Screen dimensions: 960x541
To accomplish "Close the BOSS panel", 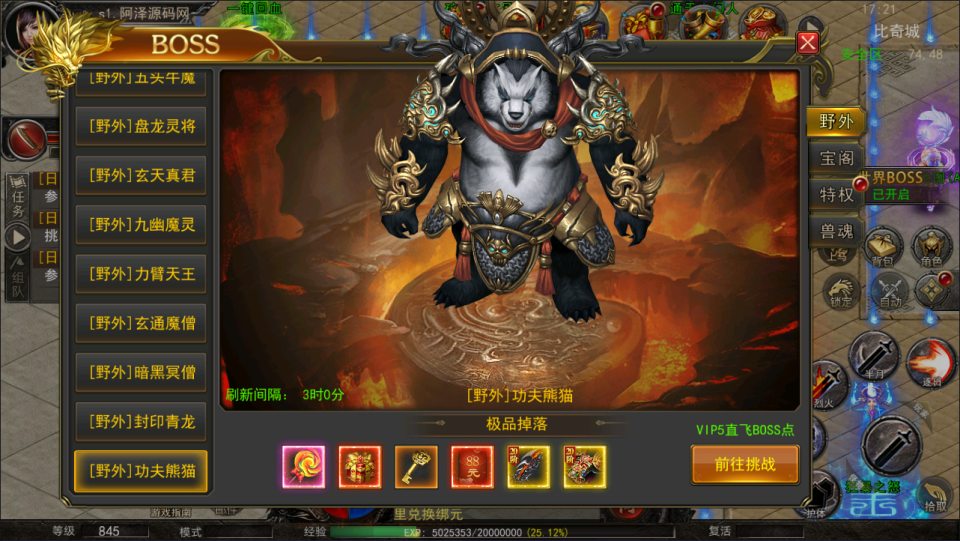I will pos(808,42).
